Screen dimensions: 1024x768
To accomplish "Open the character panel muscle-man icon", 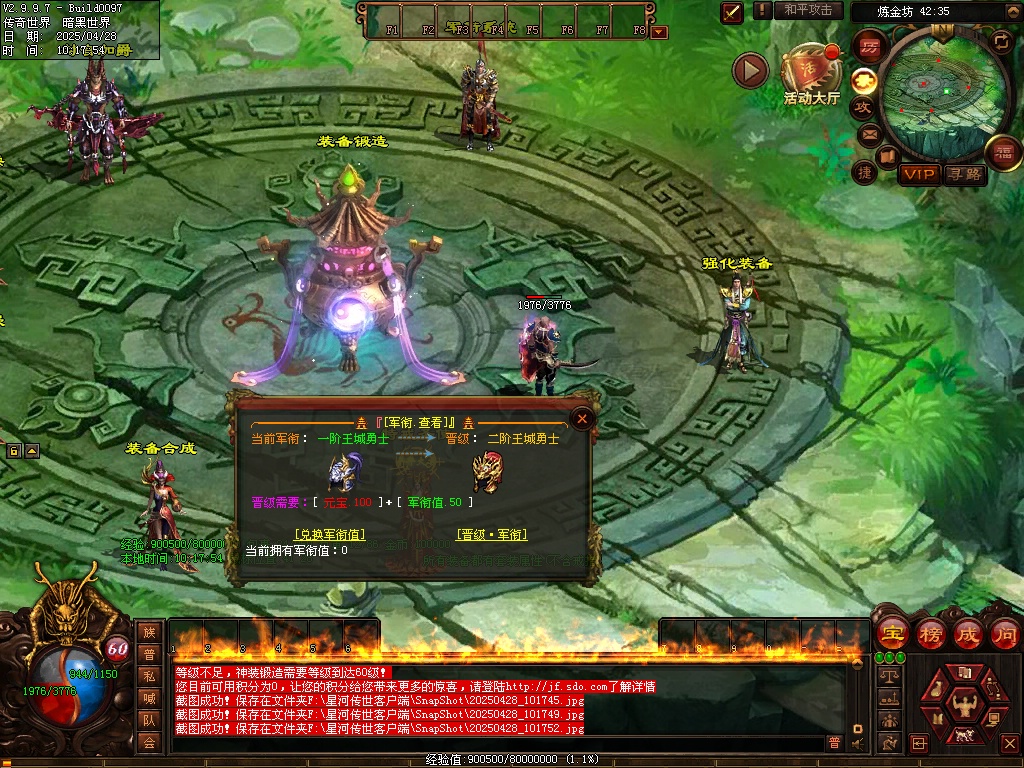I will 966,706.
